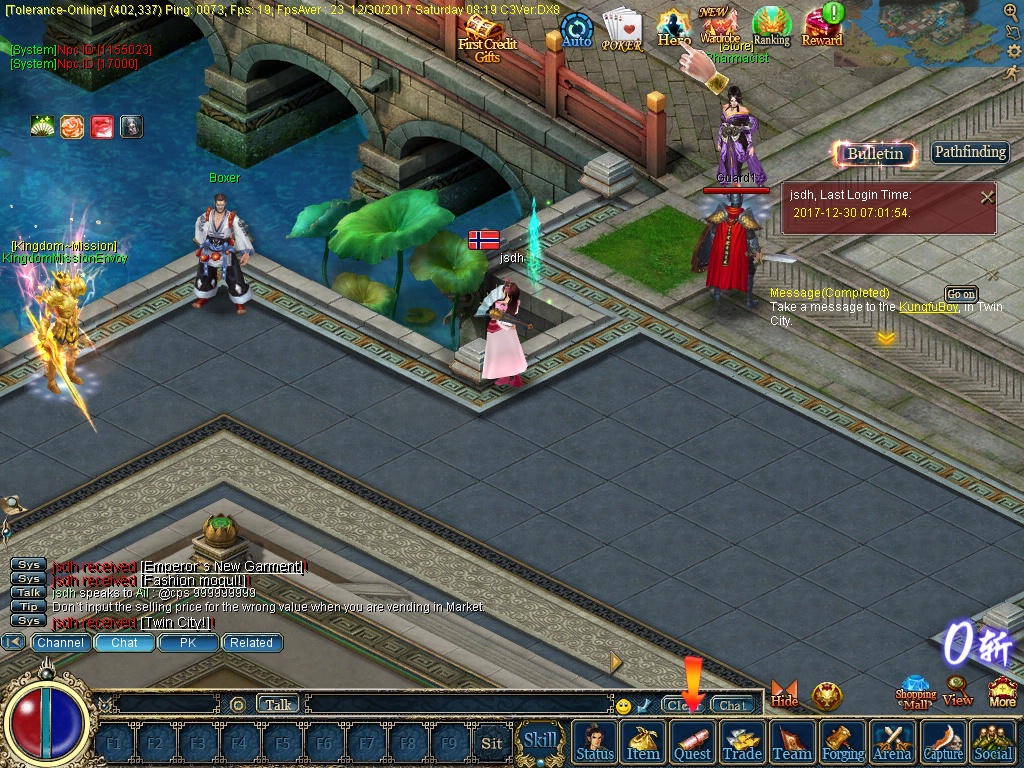Close the last login time notice
Viewport: 1024px width, 768px height.
coord(987,197)
